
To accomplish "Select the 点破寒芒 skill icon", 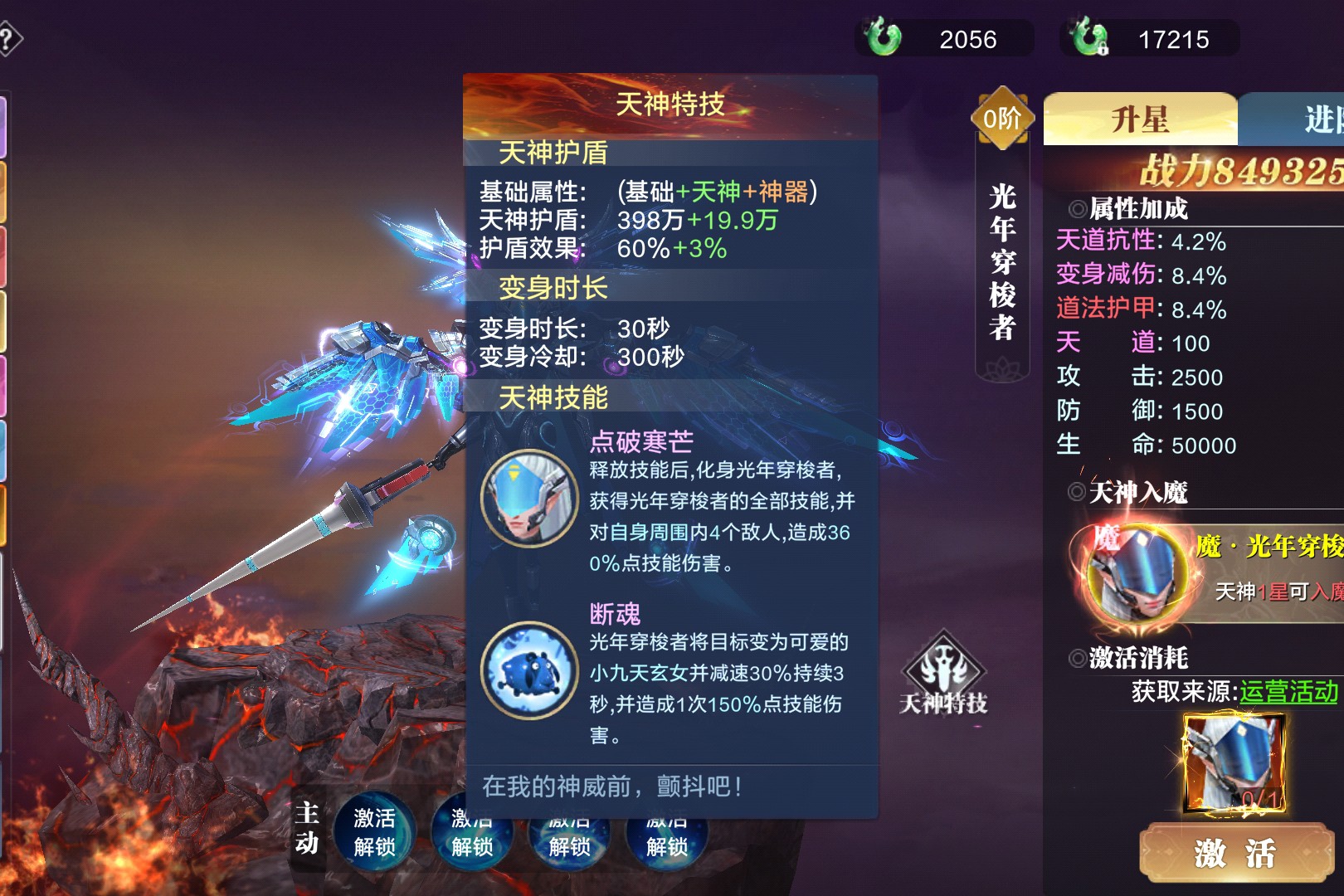I will pyautogui.click(x=530, y=498).
